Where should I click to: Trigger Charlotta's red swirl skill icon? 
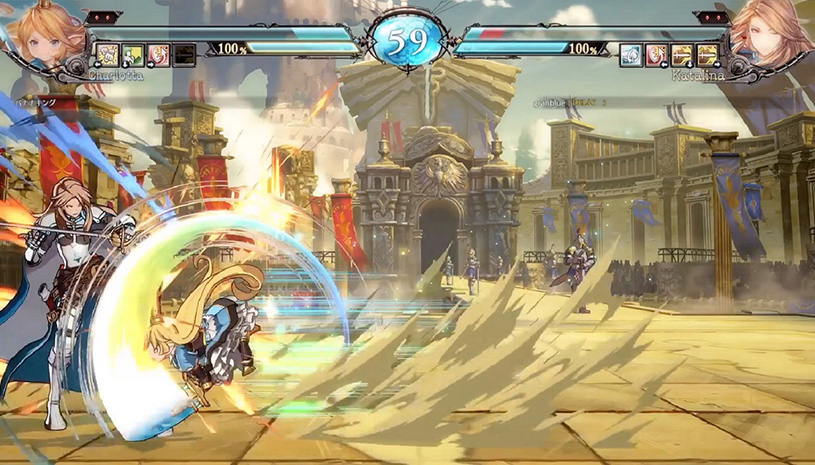click(158, 54)
